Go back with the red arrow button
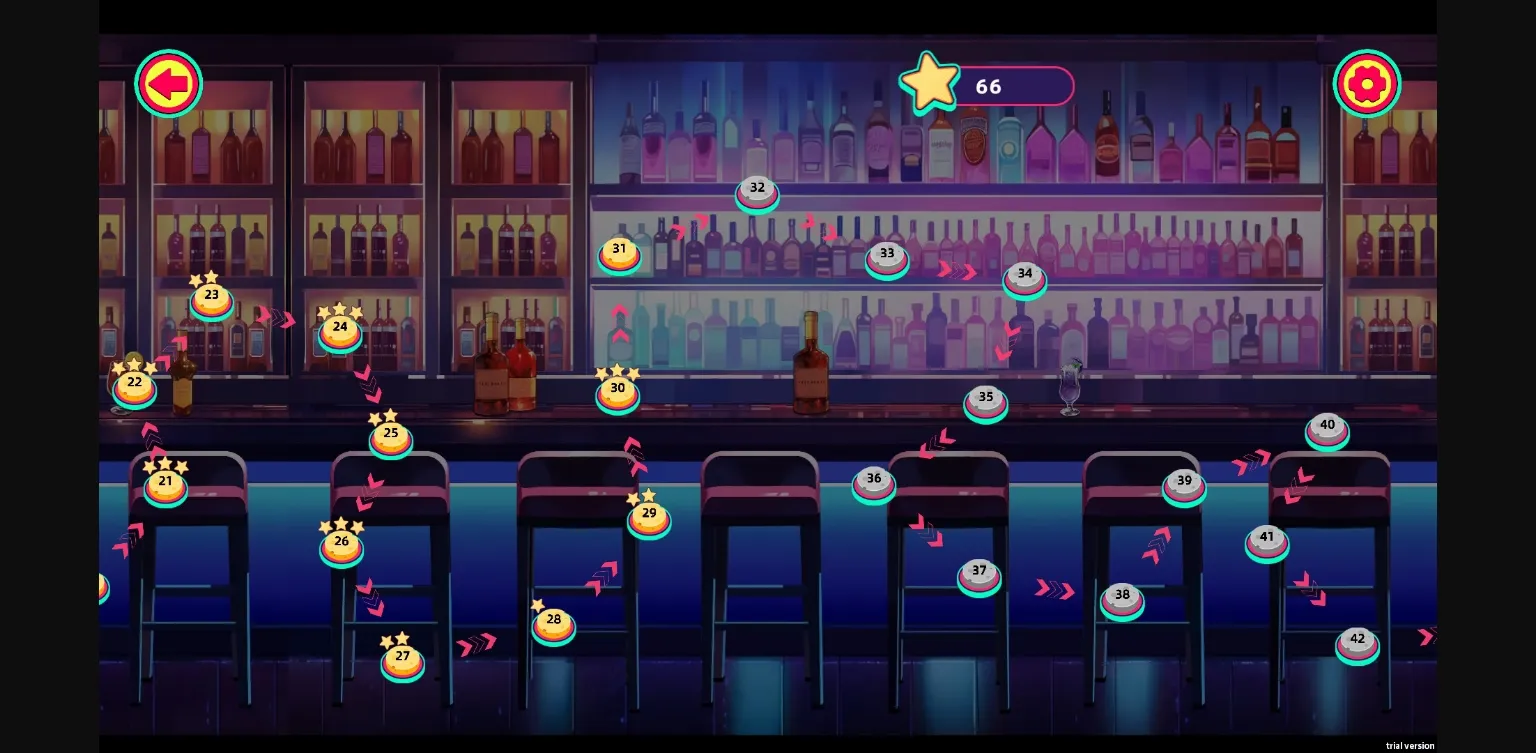 coord(169,84)
